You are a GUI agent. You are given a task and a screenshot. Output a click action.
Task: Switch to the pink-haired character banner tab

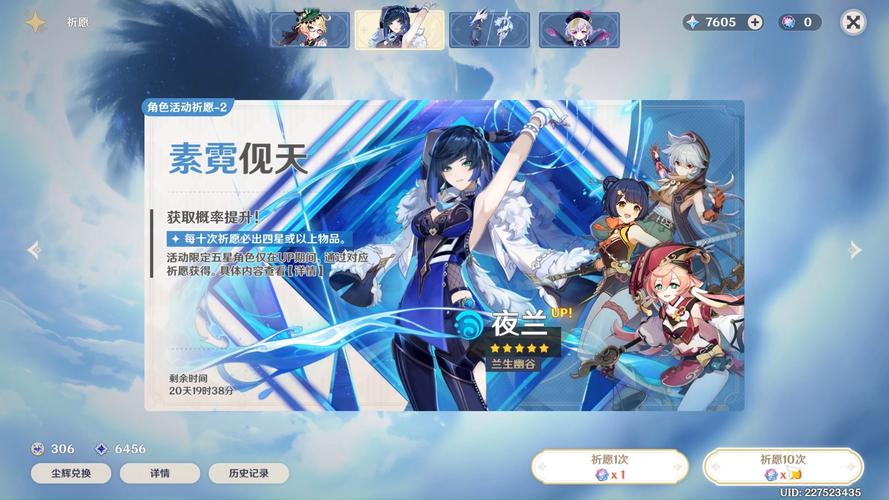coord(579,30)
